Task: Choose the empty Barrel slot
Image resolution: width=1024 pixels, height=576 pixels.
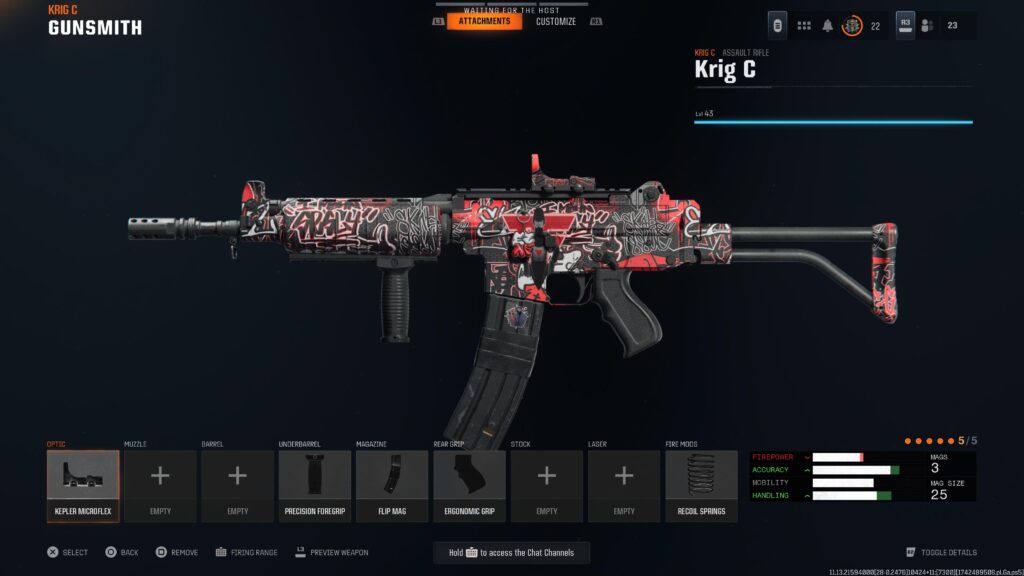Action: (237, 486)
